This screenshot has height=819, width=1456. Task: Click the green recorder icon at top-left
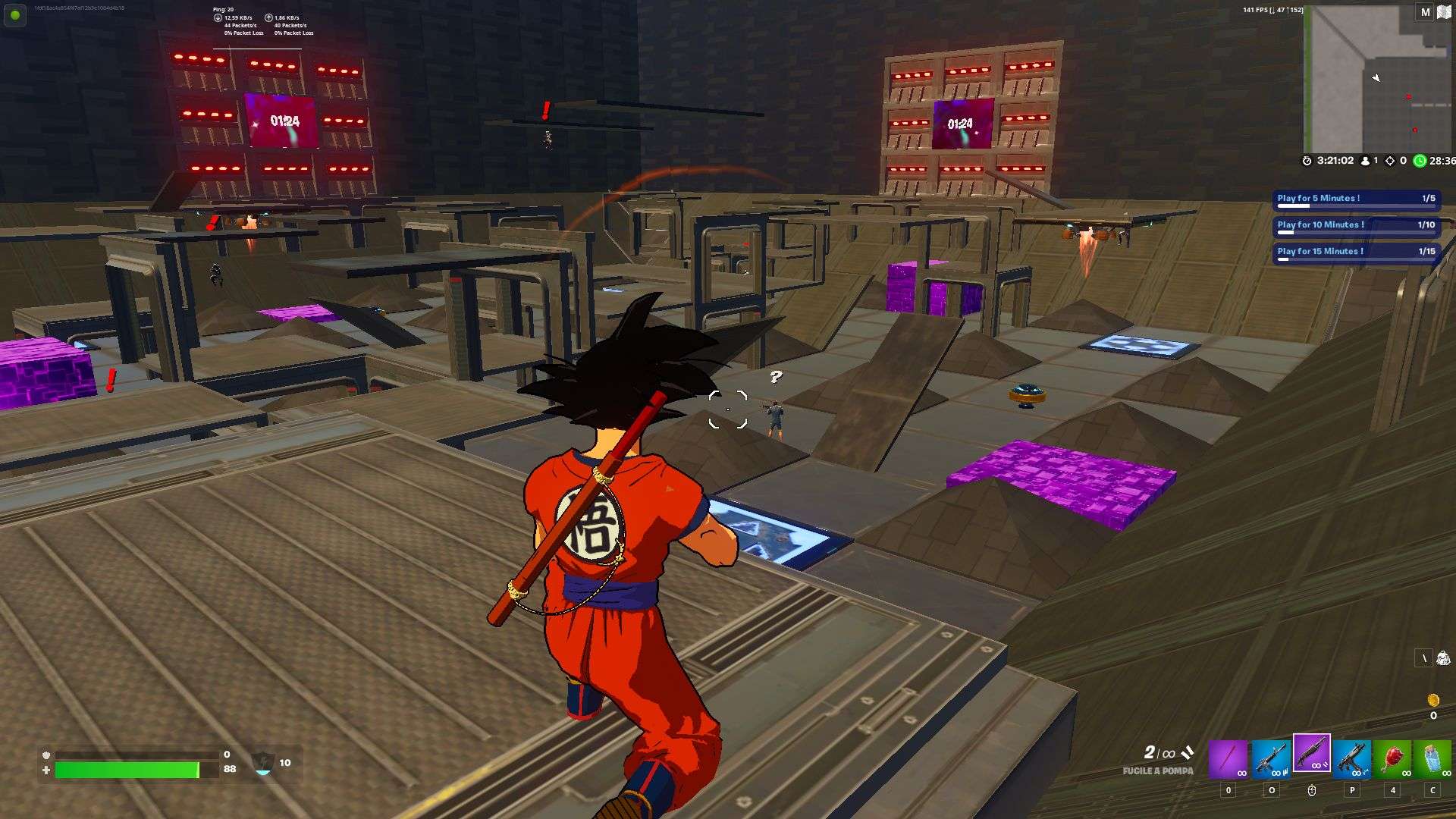click(14, 15)
